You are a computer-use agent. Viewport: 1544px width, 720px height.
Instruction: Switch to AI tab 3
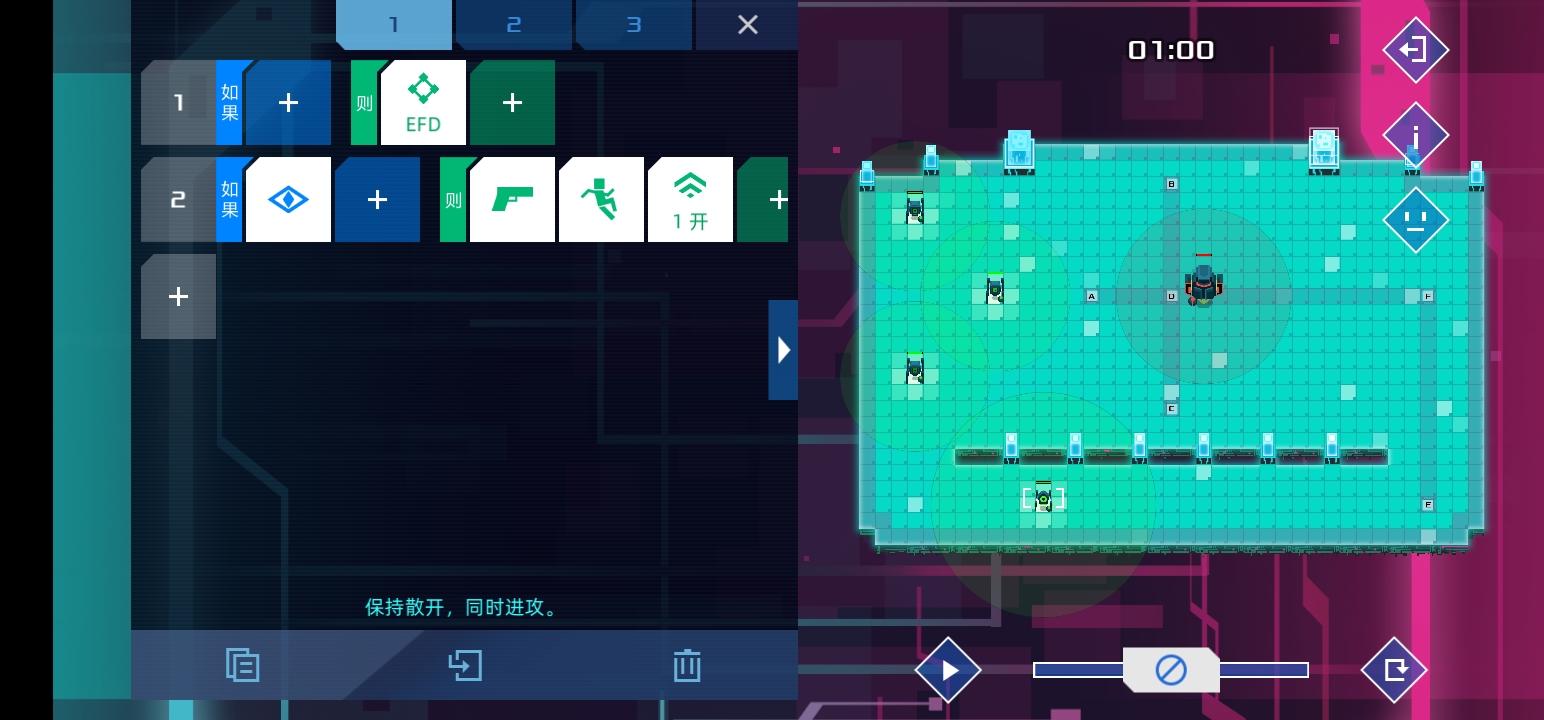coord(633,22)
